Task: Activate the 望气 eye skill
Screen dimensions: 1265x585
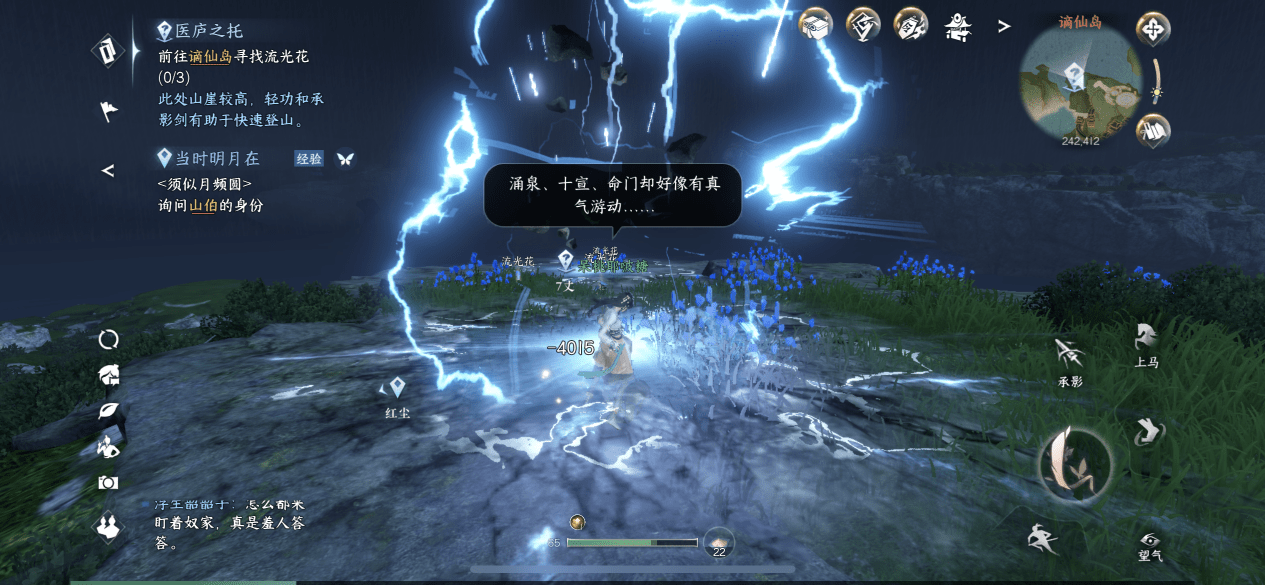Action: [1150, 540]
